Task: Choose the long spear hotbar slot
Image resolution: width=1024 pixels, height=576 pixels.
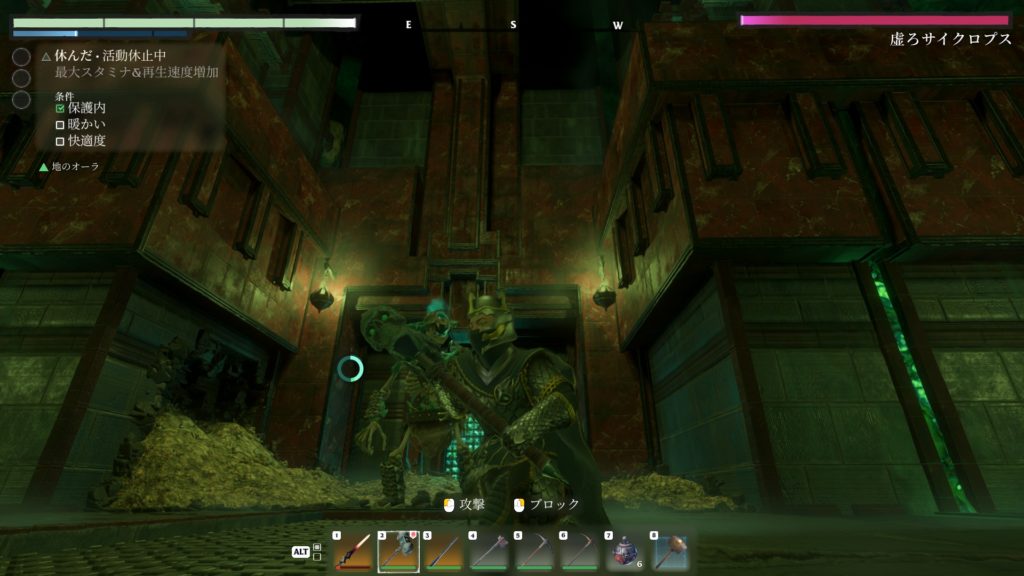Action: (x=443, y=553)
